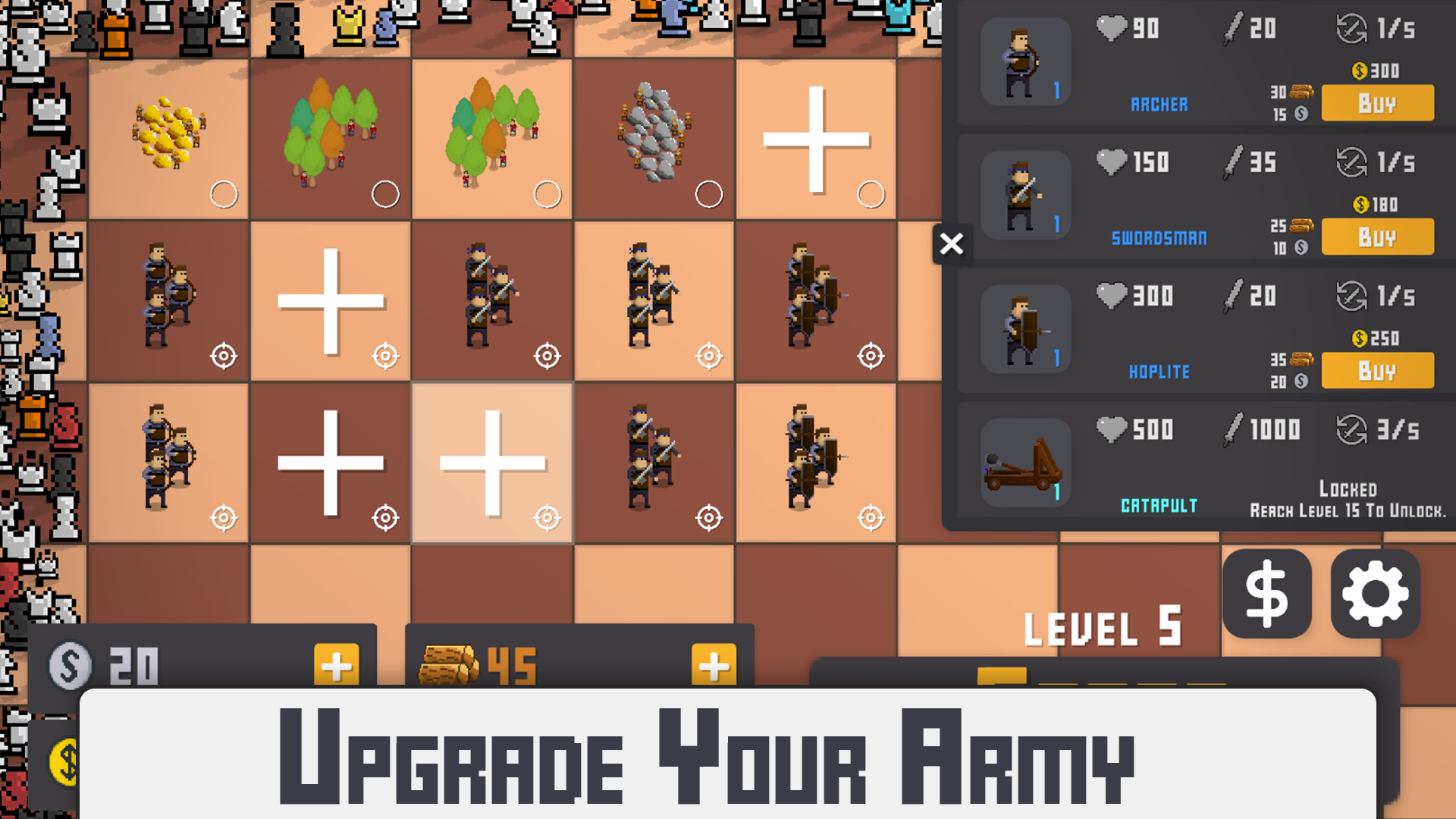Close the unit shop panel
Screen dimensions: 1456x819
click(952, 244)
